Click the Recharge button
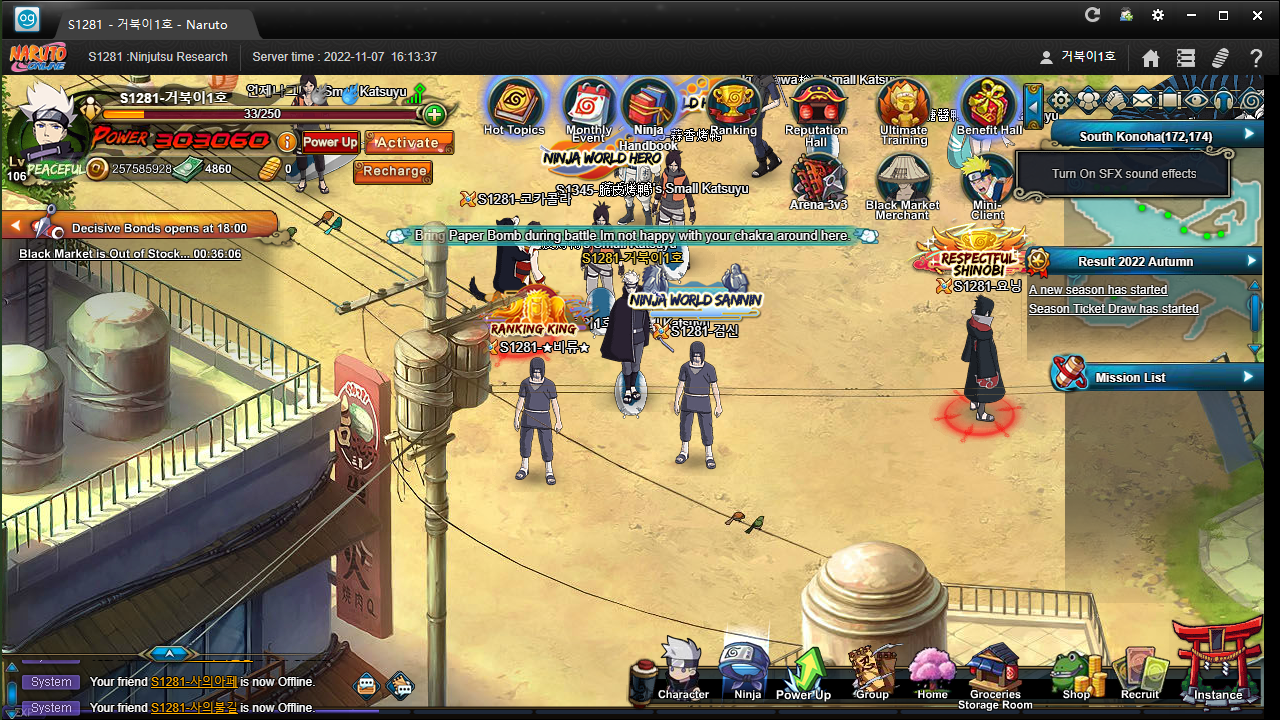1280x720 pixels. (394, 171)
